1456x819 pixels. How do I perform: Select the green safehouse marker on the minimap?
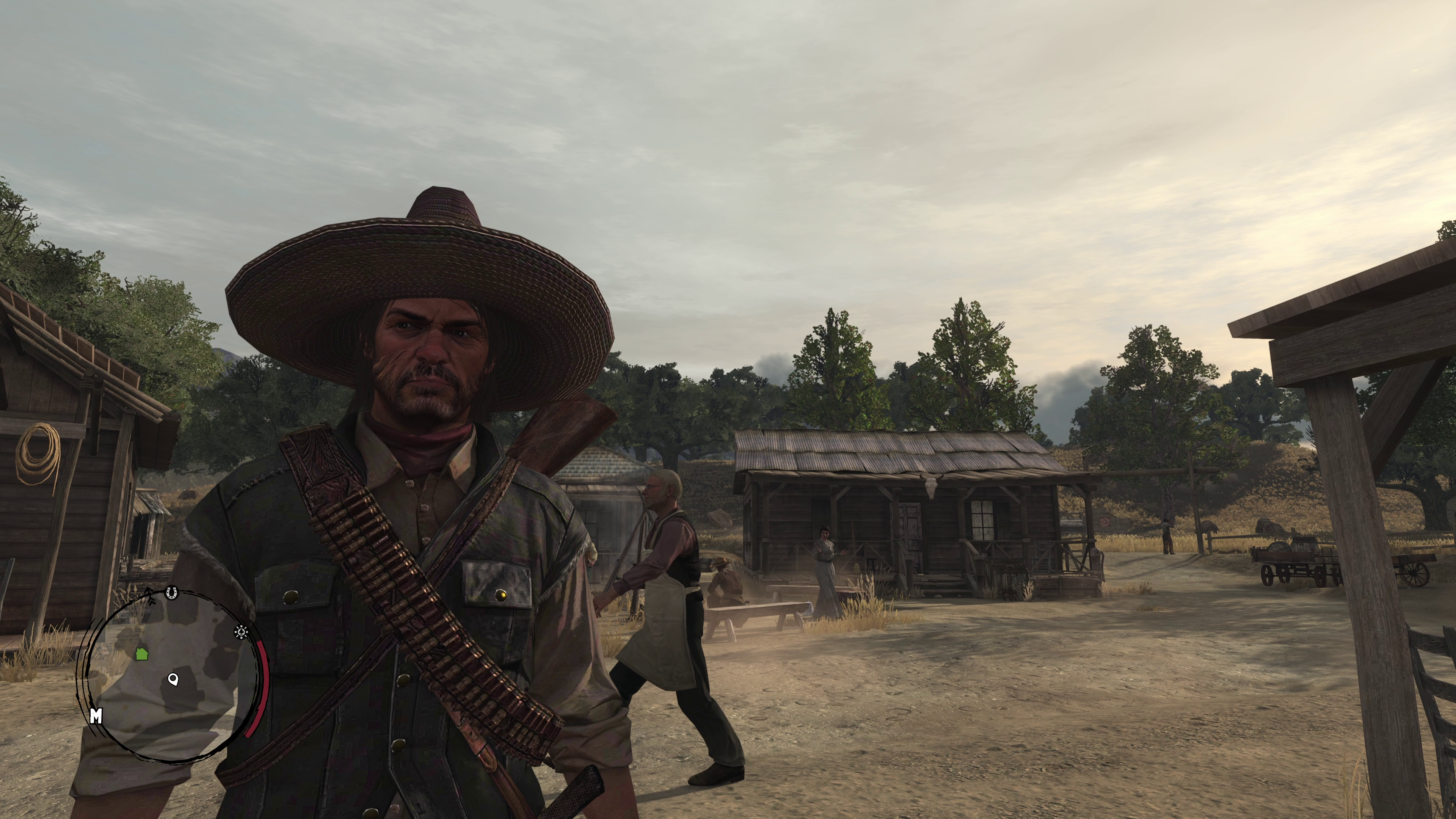click(x=141, y=654)
